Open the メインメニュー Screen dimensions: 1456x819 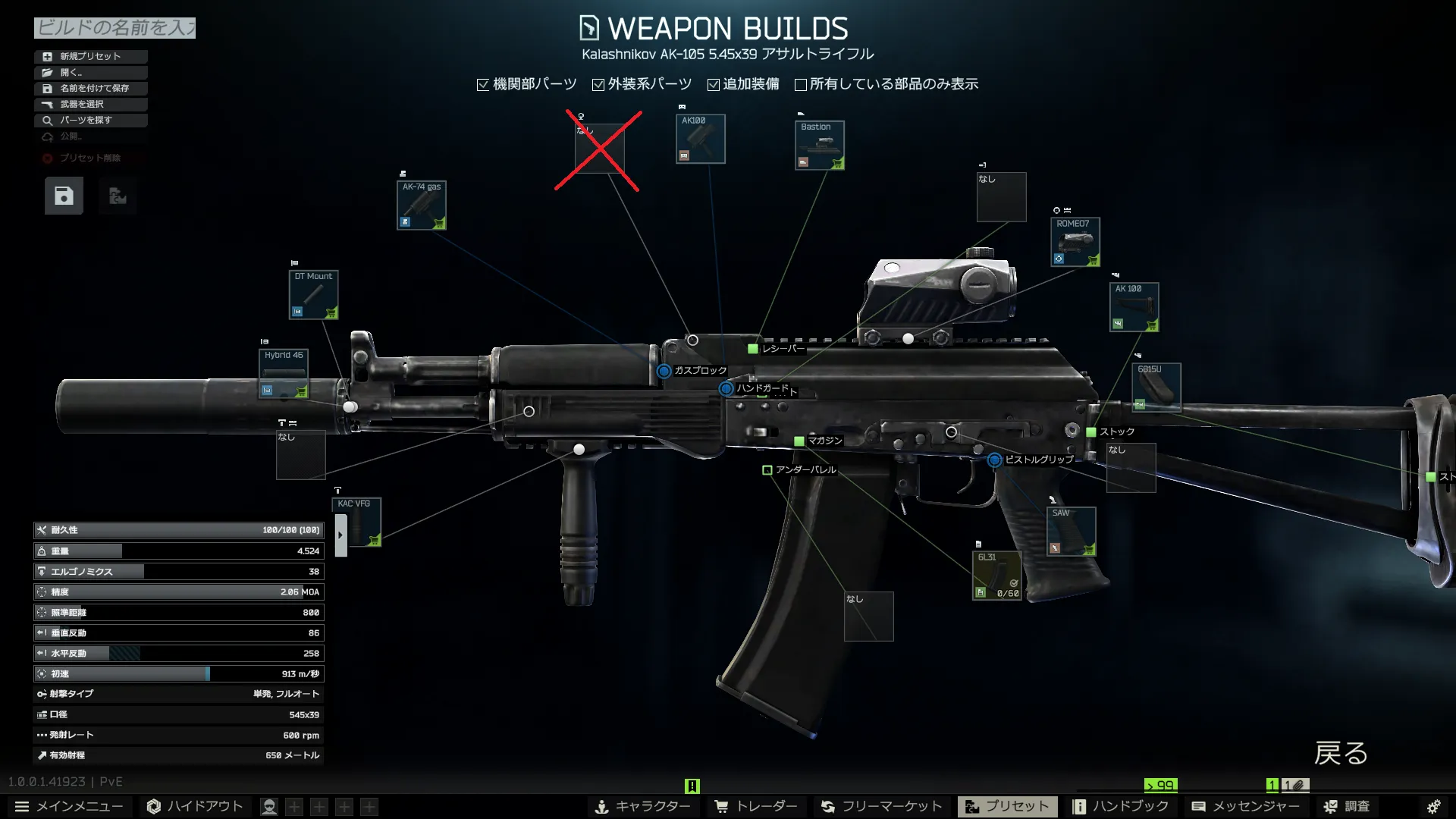(68, 806)
